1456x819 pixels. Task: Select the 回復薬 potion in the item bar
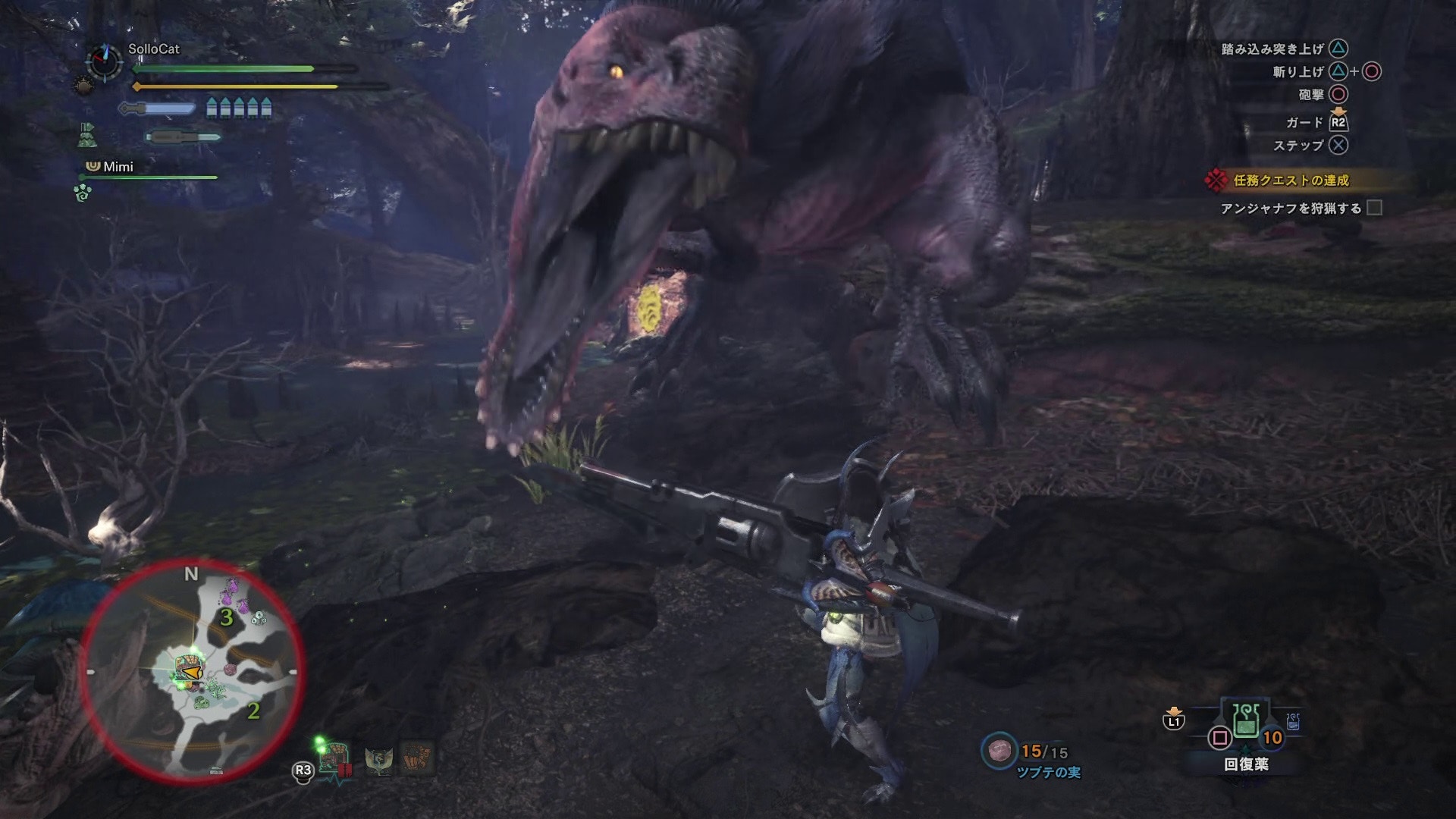point(1246,721)
